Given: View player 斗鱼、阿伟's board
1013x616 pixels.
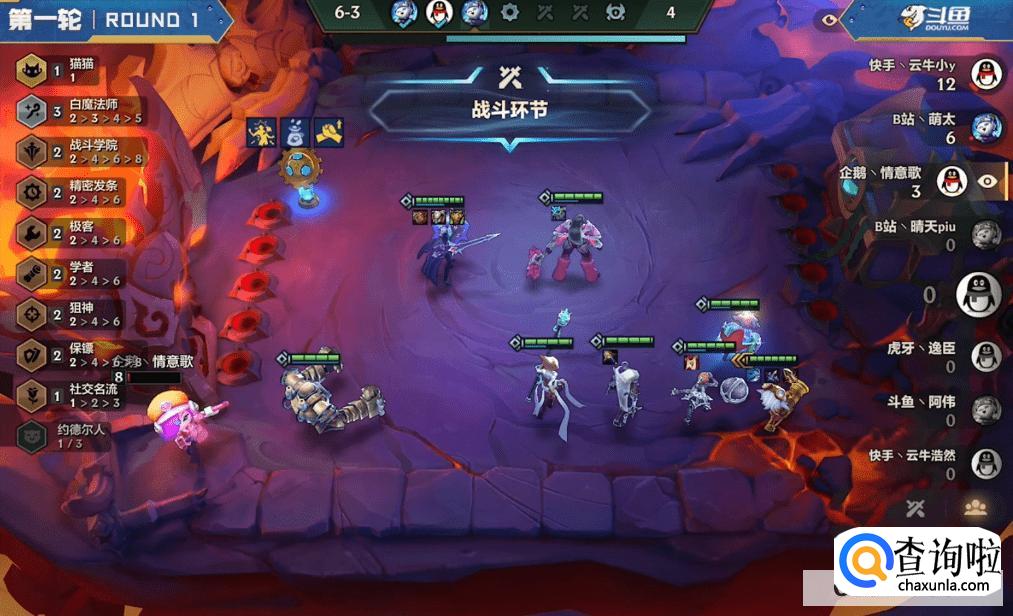Looking at the screenshot, I should (x=986, y=410).
